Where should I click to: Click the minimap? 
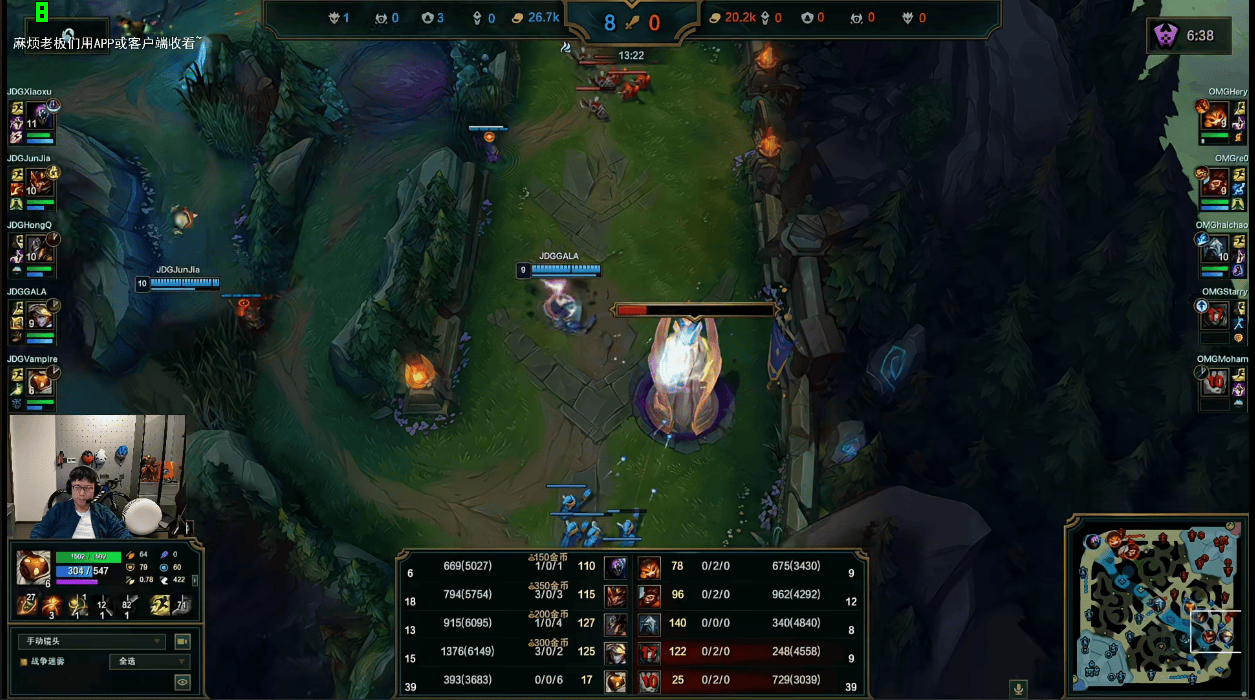tap(1159, 605)
